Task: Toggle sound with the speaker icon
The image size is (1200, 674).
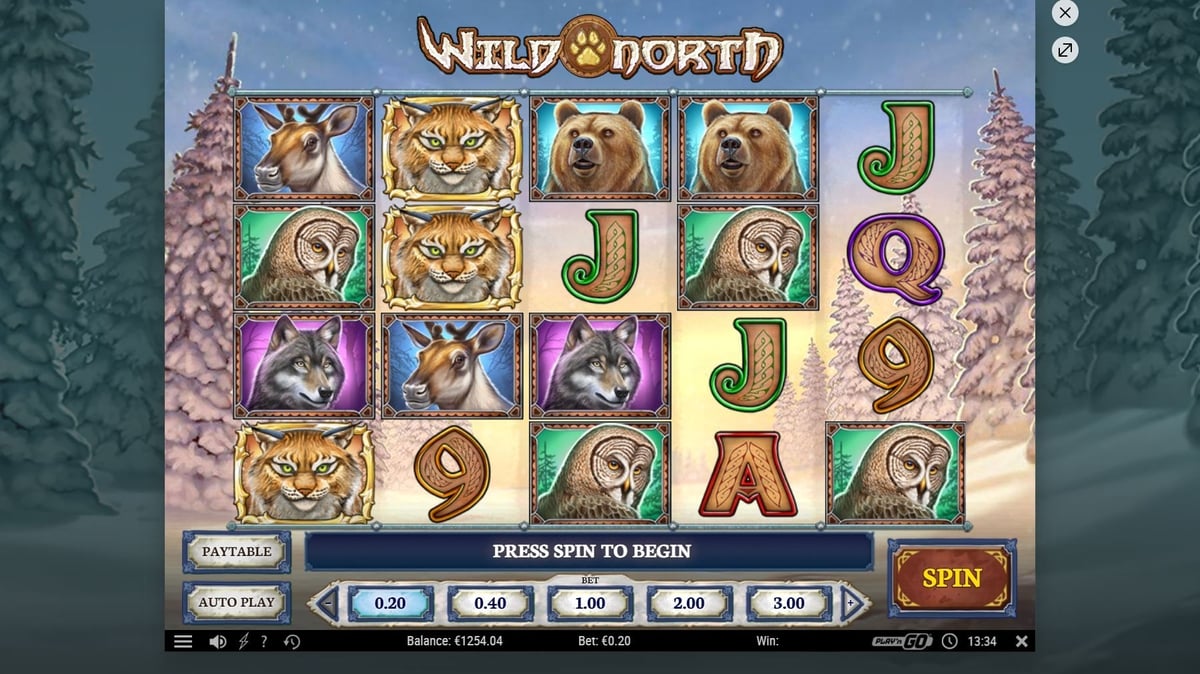Action: tap(217, 641)
